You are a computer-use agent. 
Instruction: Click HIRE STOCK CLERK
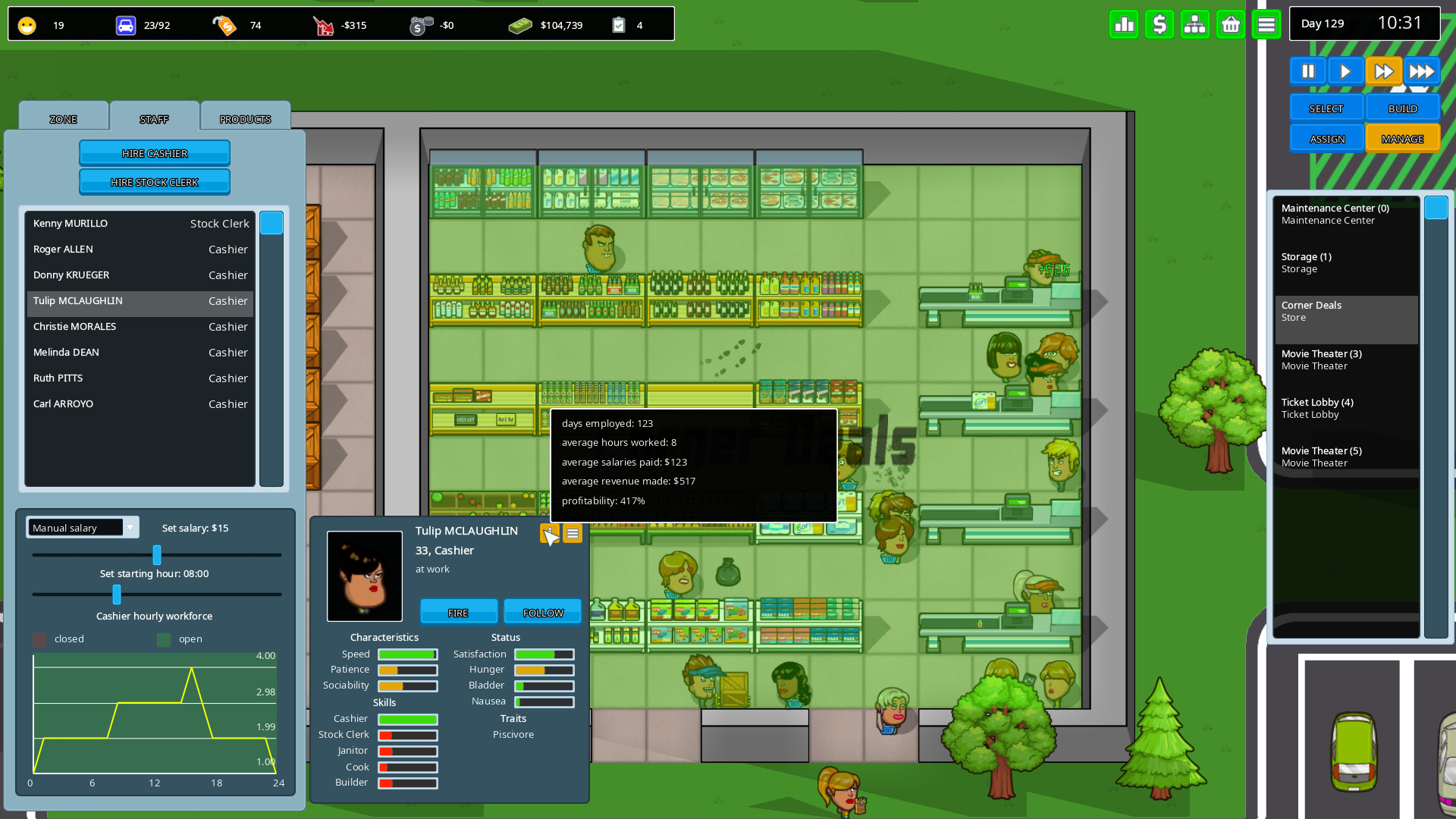tap(155, 182)
